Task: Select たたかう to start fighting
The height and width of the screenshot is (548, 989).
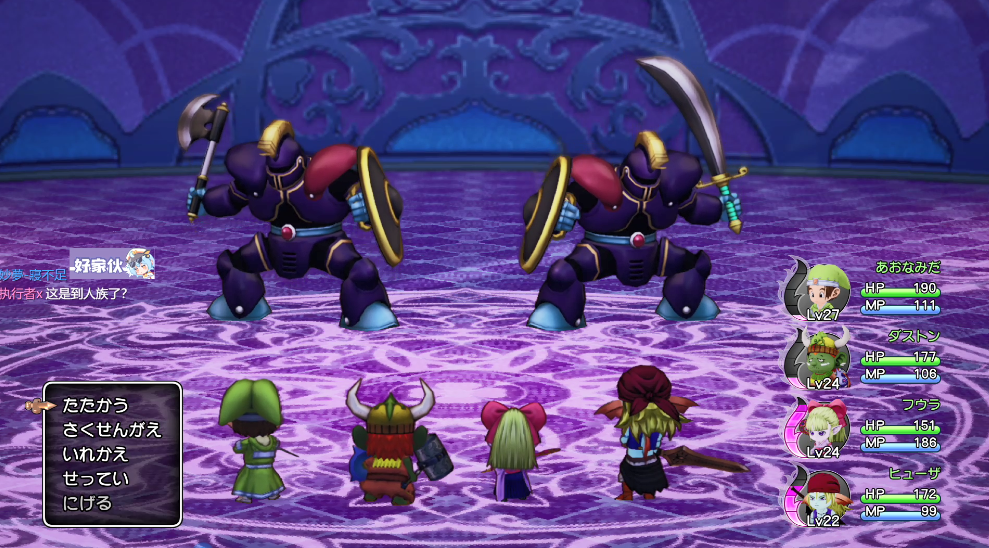Action: pos(96,405)
